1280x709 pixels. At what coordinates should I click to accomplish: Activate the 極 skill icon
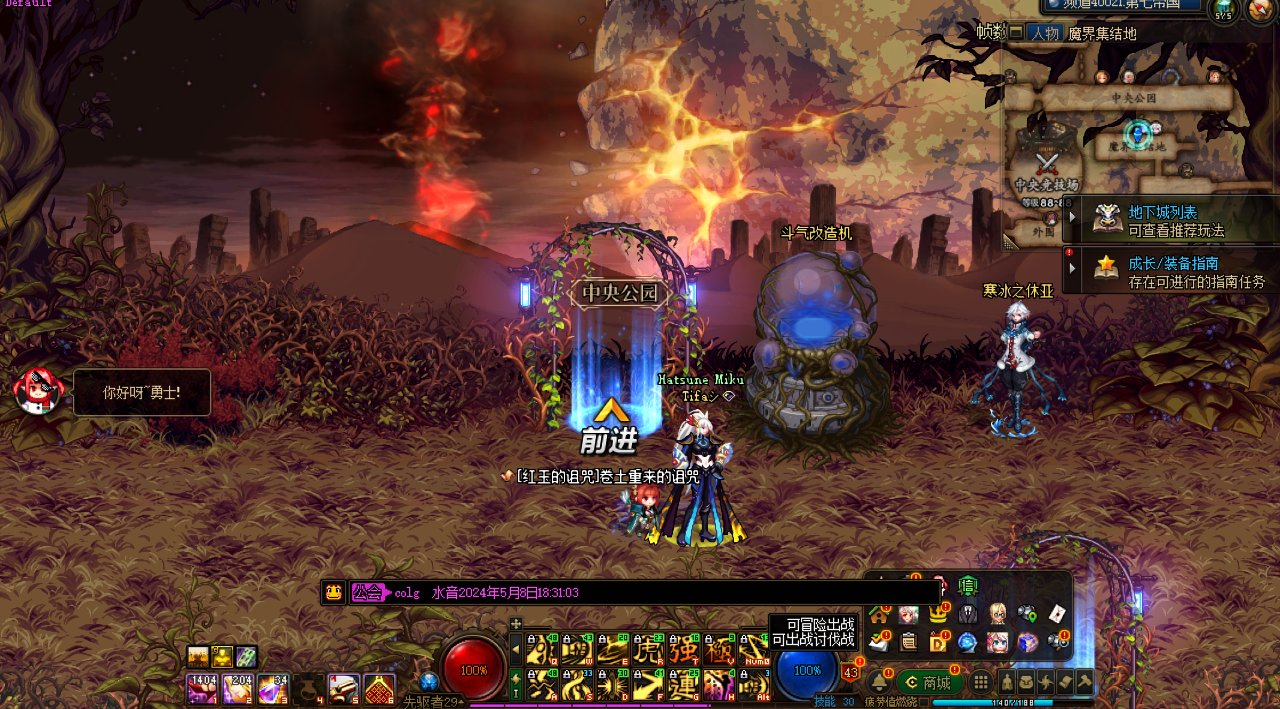pos(719,648)
